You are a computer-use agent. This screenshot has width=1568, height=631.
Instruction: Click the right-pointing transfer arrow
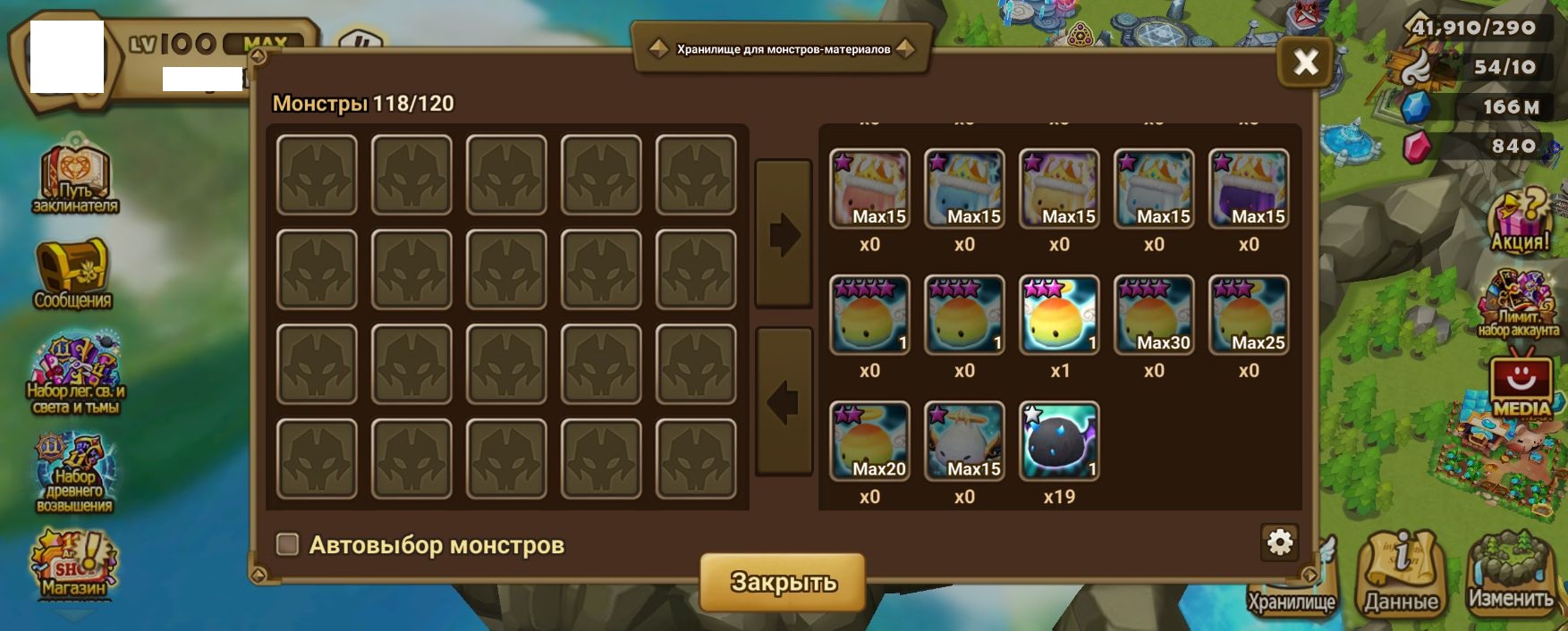(784, 235)
